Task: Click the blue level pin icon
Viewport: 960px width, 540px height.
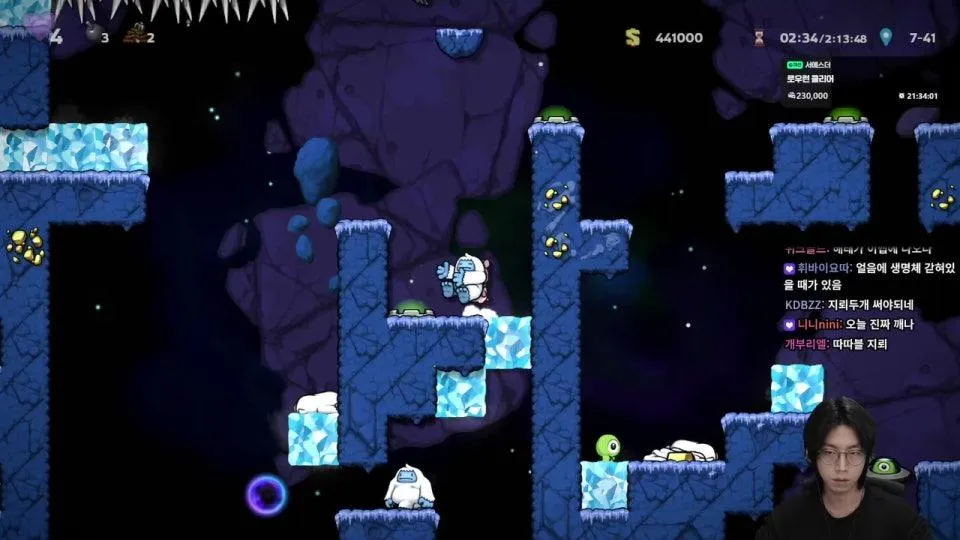Action: tap(885, 37)
